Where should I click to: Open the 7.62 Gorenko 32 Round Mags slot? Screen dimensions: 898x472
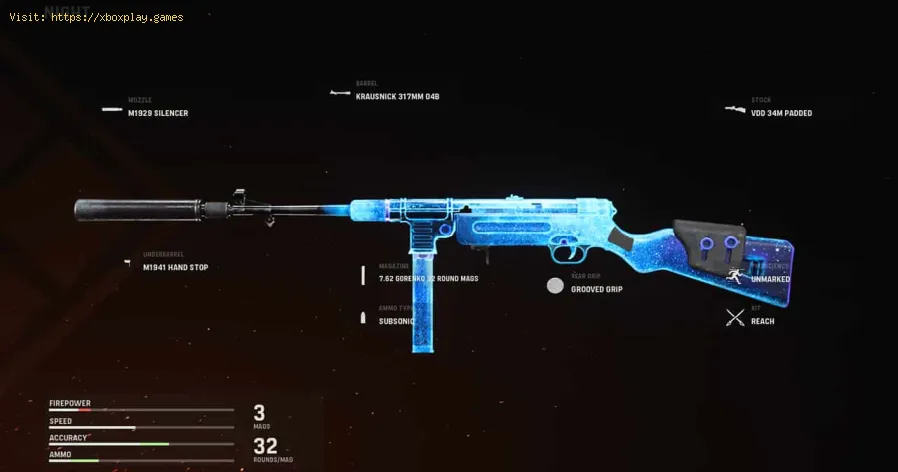click(414, 278)
